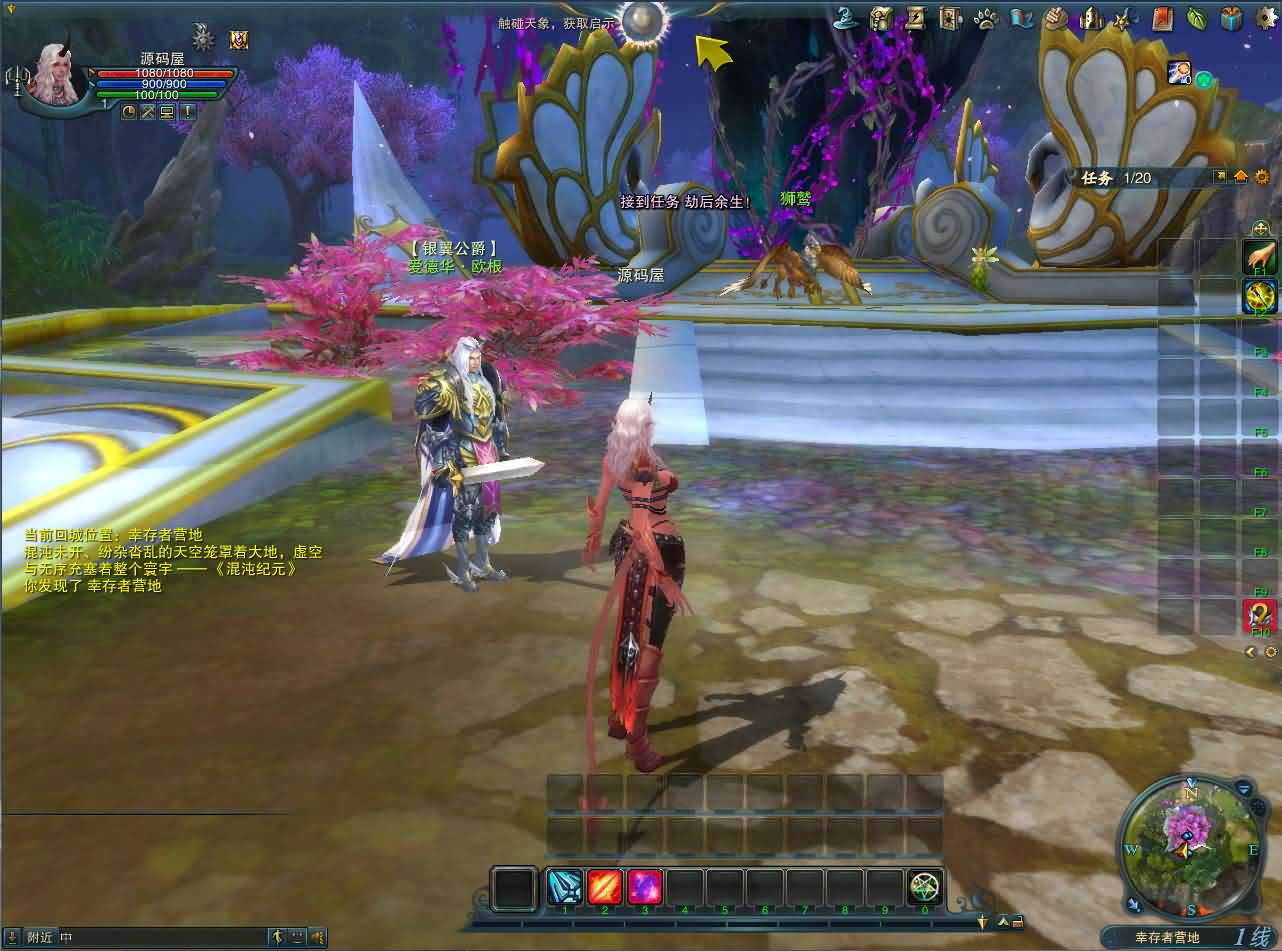Activate the blue blade skill in slot 1
The width and height of the screenshot is (1282, 951).
(565, 887)
